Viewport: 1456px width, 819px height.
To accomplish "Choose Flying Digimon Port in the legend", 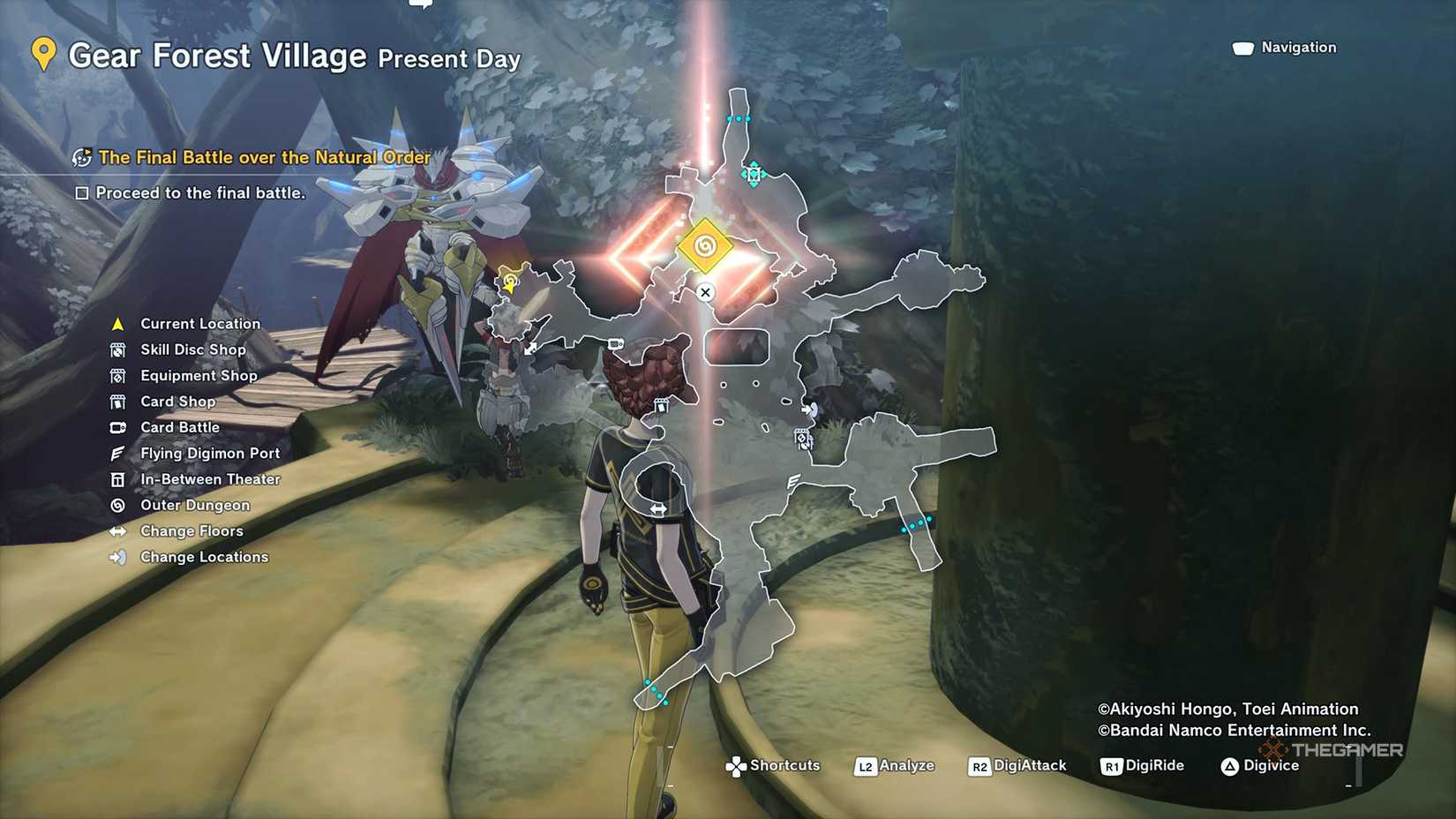I will (x=209, y=454).
